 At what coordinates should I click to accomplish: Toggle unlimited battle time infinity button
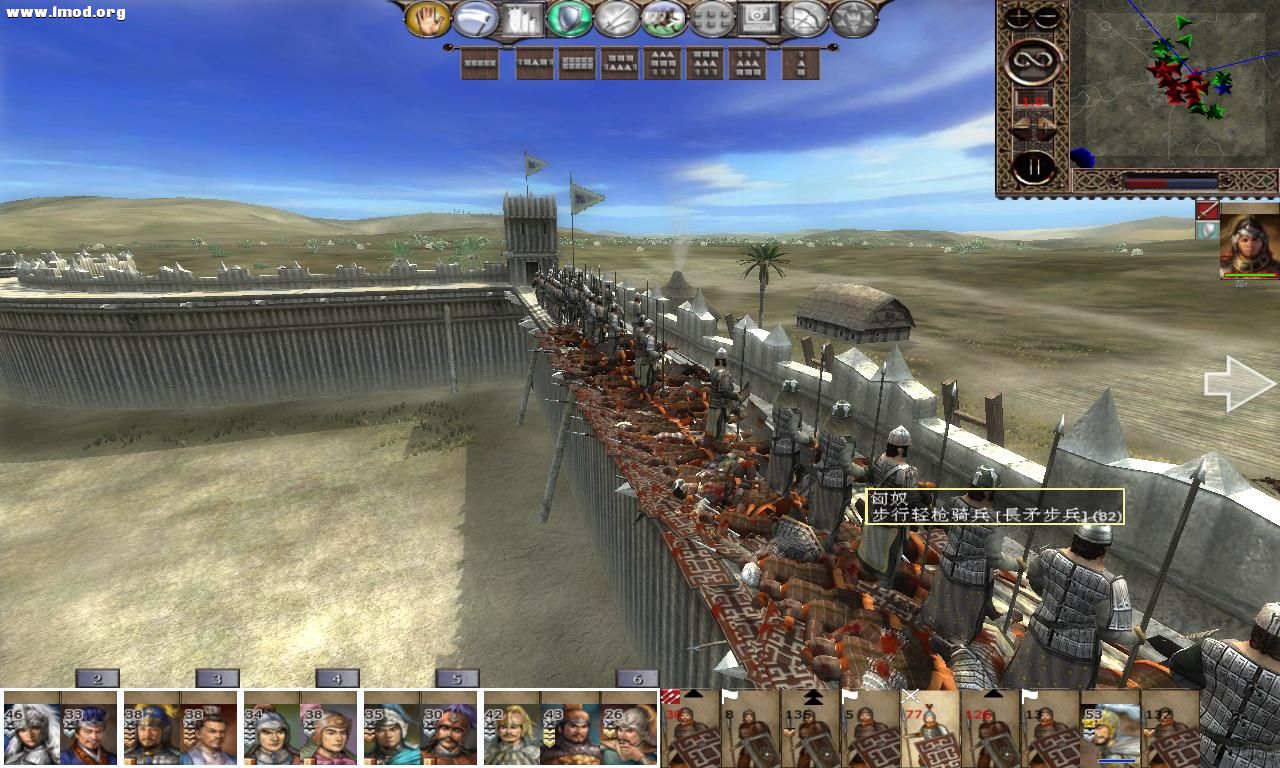(1033, 62)
